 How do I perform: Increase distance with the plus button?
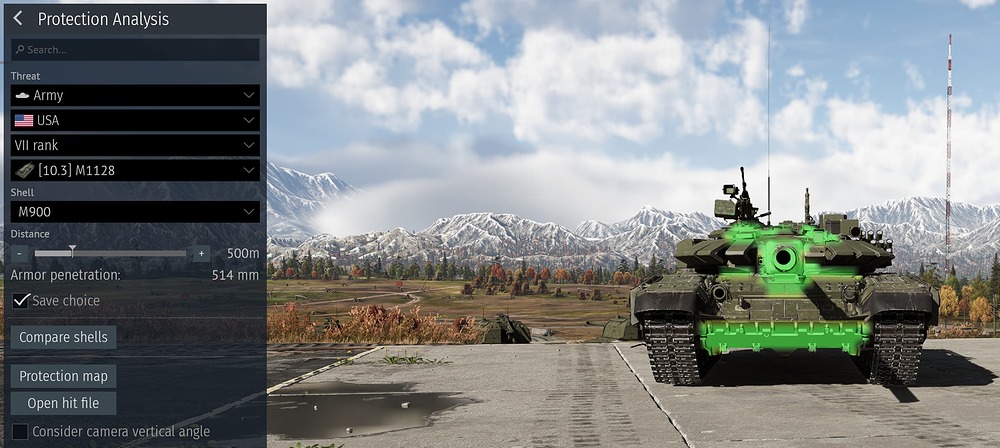201,253
